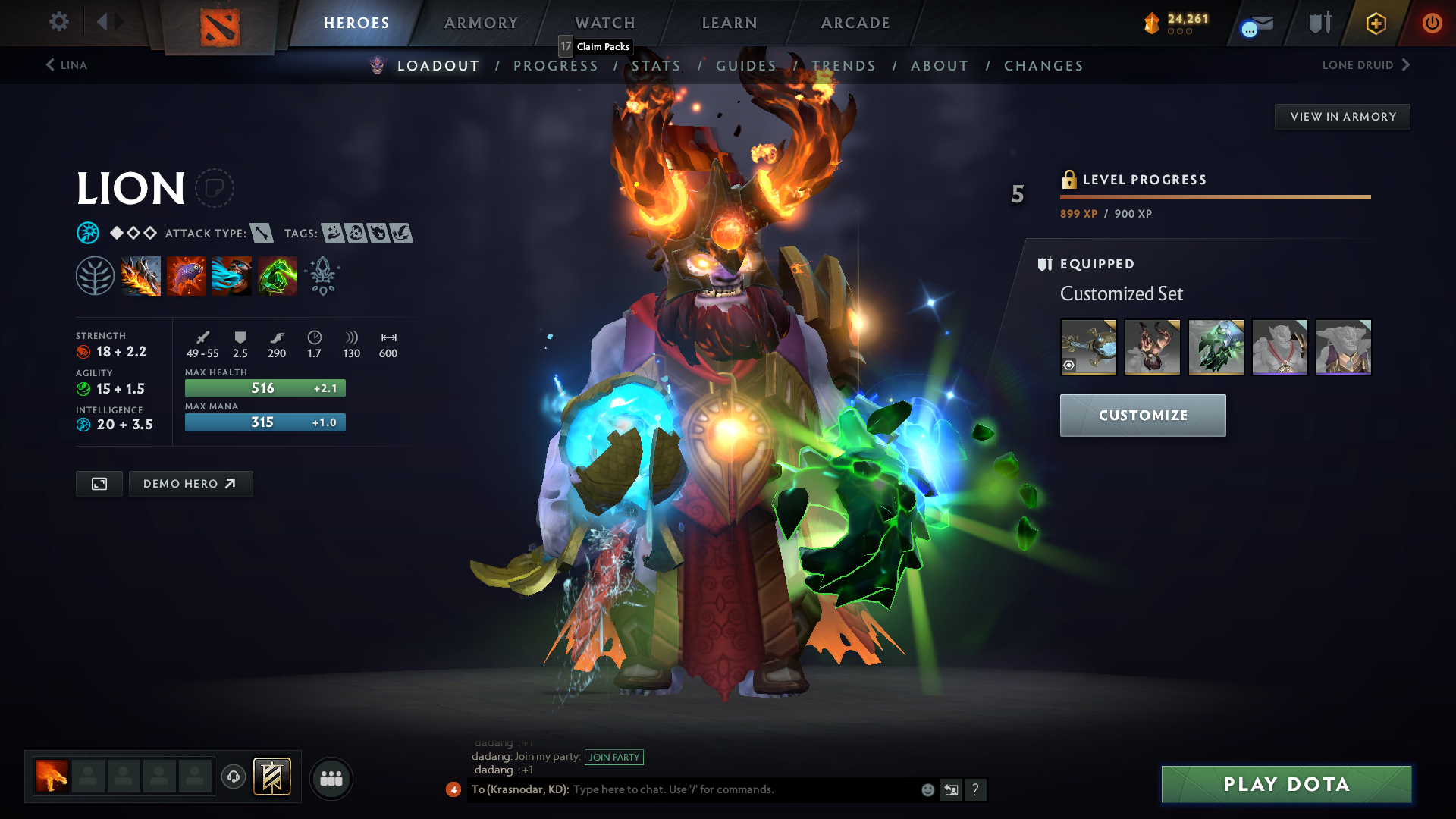Open the ARCADE menu
Image resolution: width=1456 pixels, height=819 pixels.
[855, 23]
